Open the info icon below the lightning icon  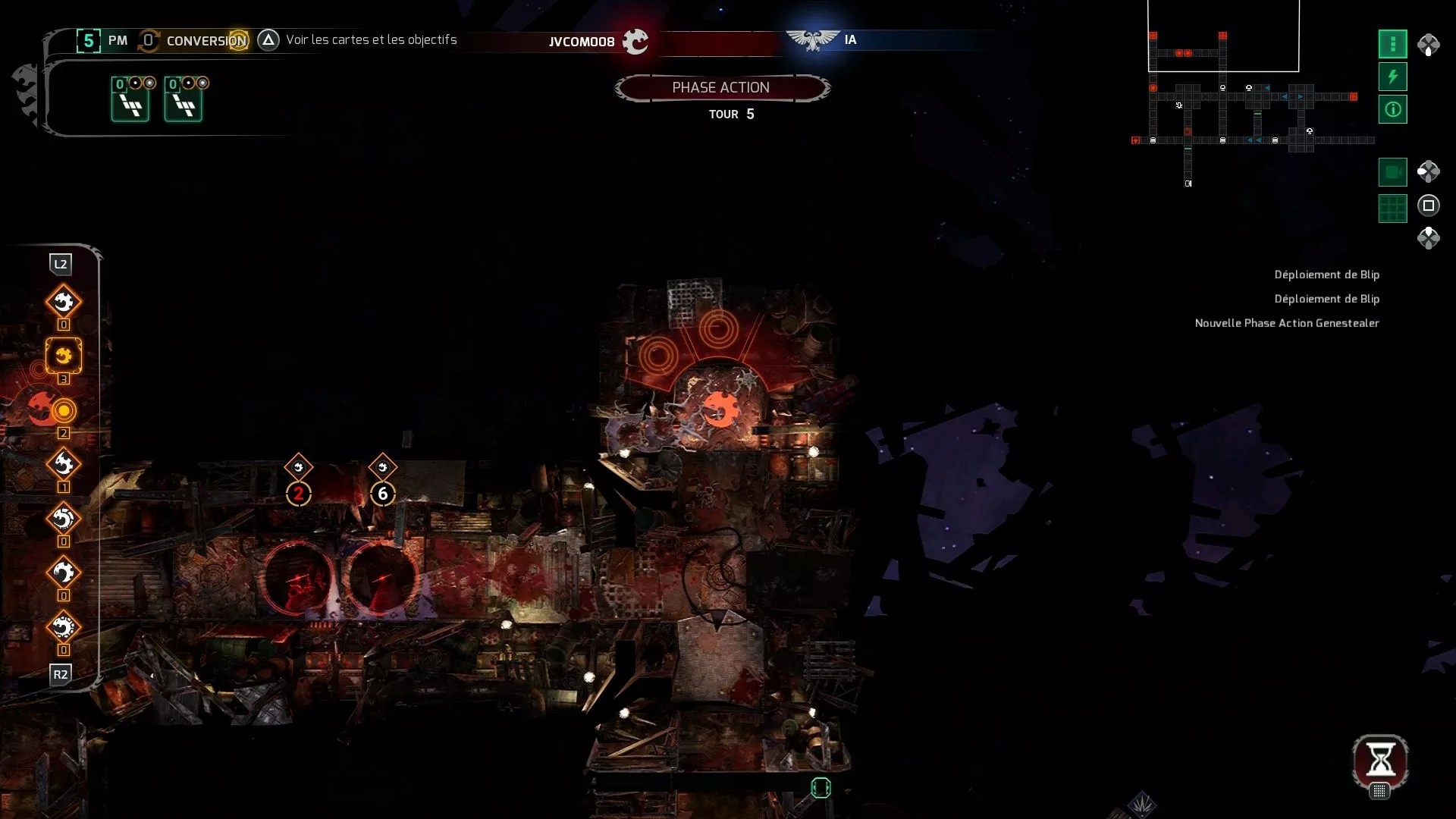click(1392, 109)
